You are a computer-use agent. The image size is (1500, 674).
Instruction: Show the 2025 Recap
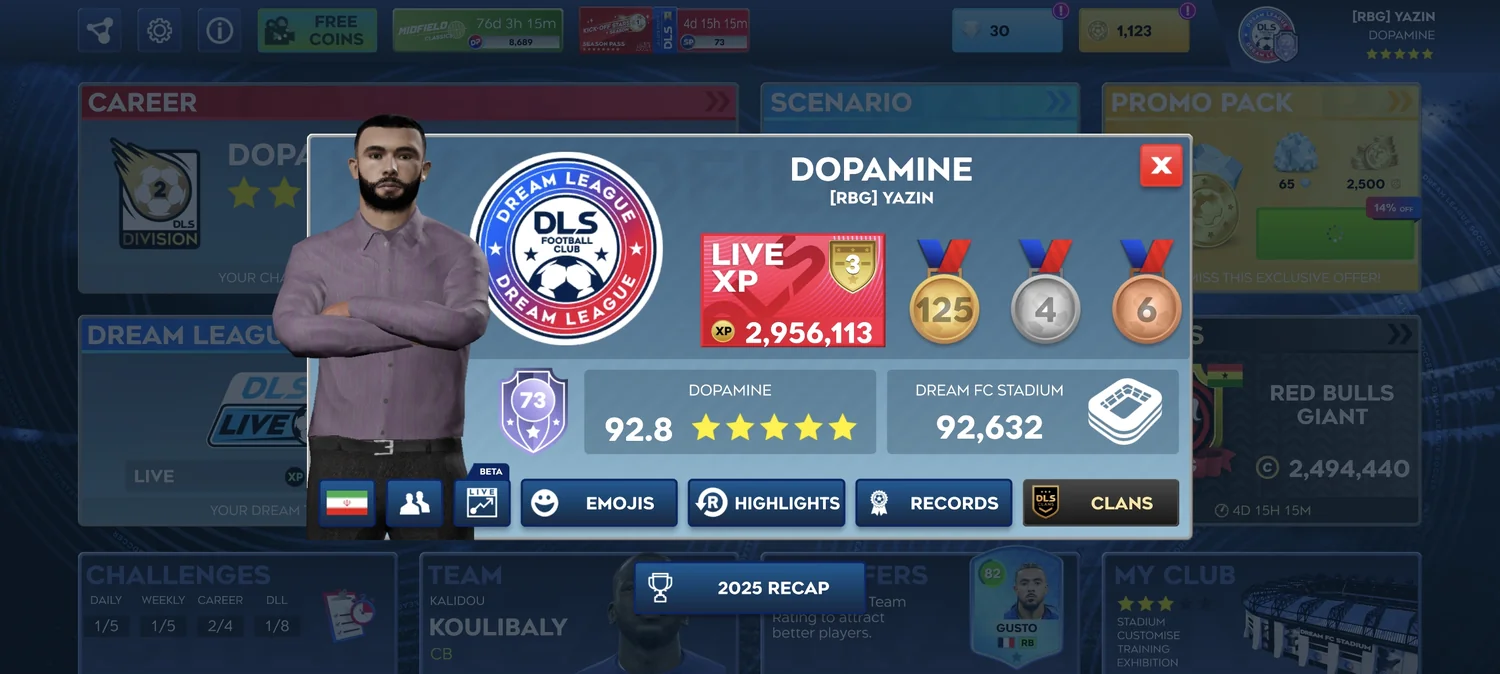click(x=750, y=588)
